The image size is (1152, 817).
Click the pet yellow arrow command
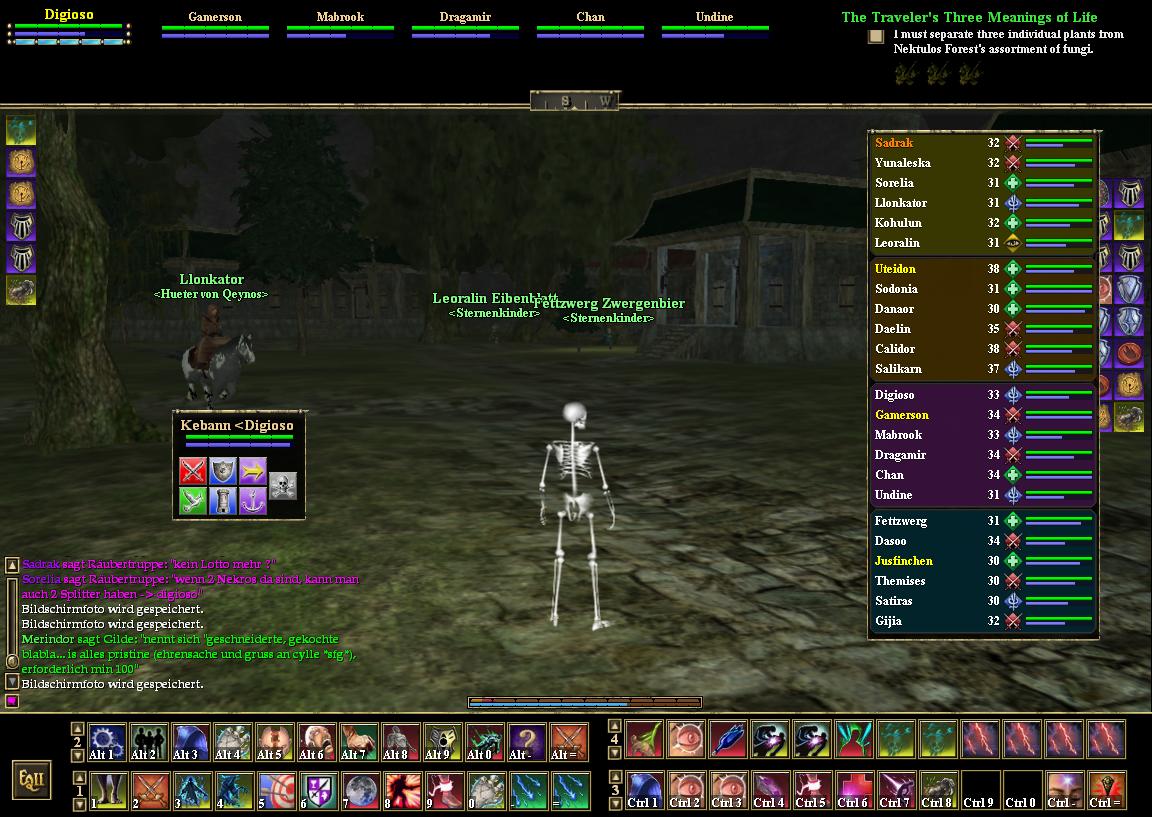[253, 470]
